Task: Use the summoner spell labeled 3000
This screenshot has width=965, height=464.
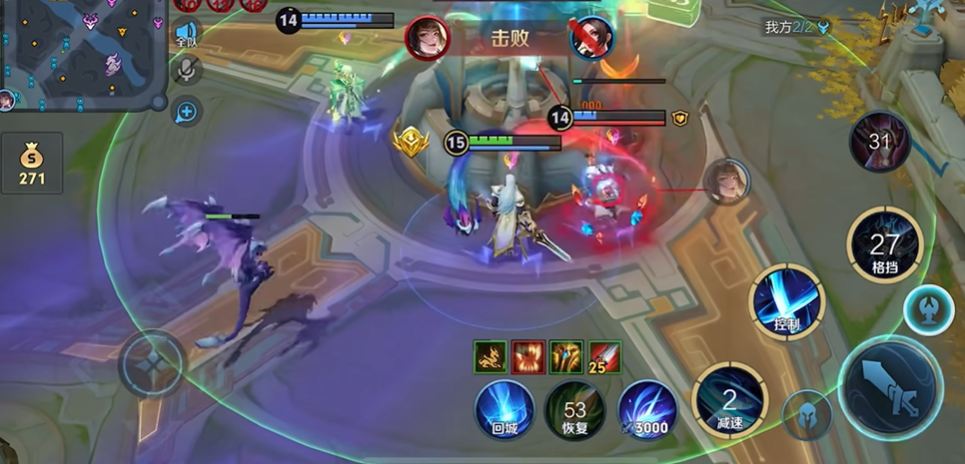Action: (x=646, y=410)
